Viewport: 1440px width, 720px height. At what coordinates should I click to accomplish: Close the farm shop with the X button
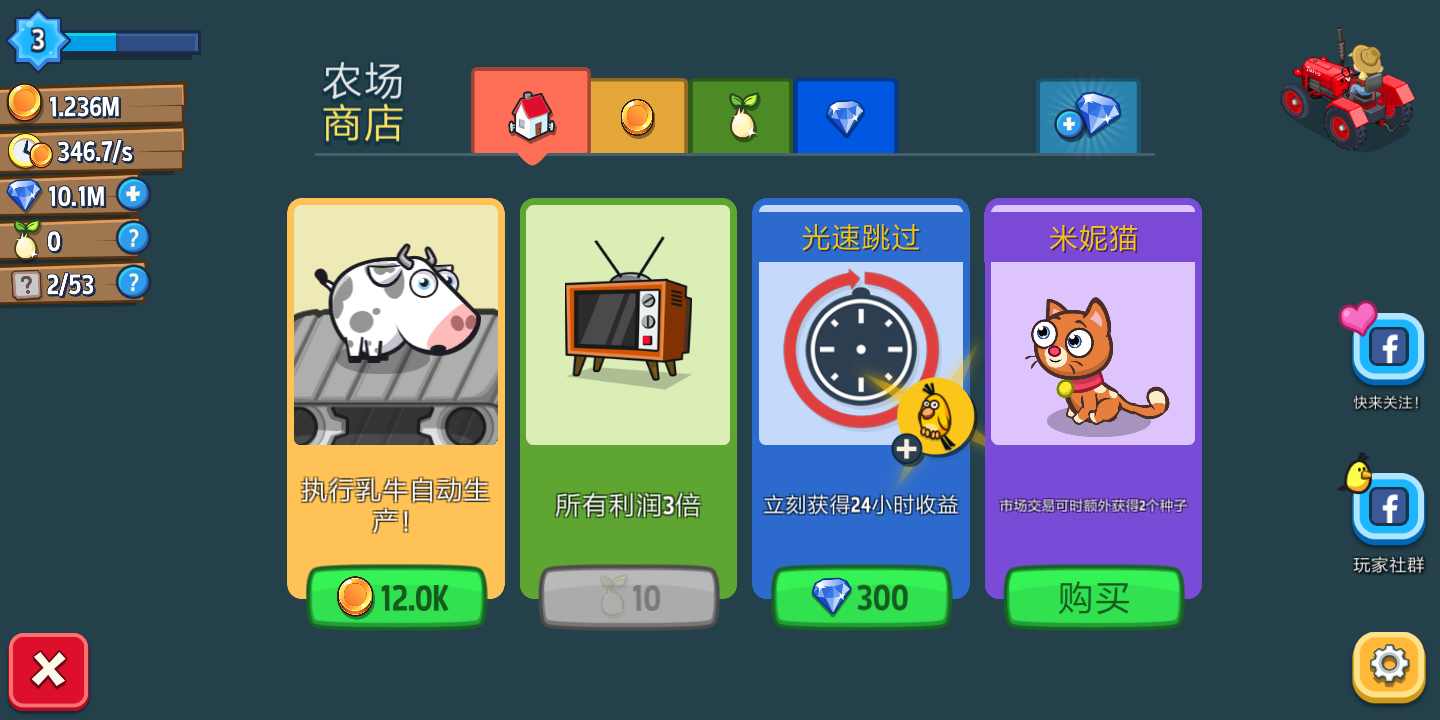48,671
